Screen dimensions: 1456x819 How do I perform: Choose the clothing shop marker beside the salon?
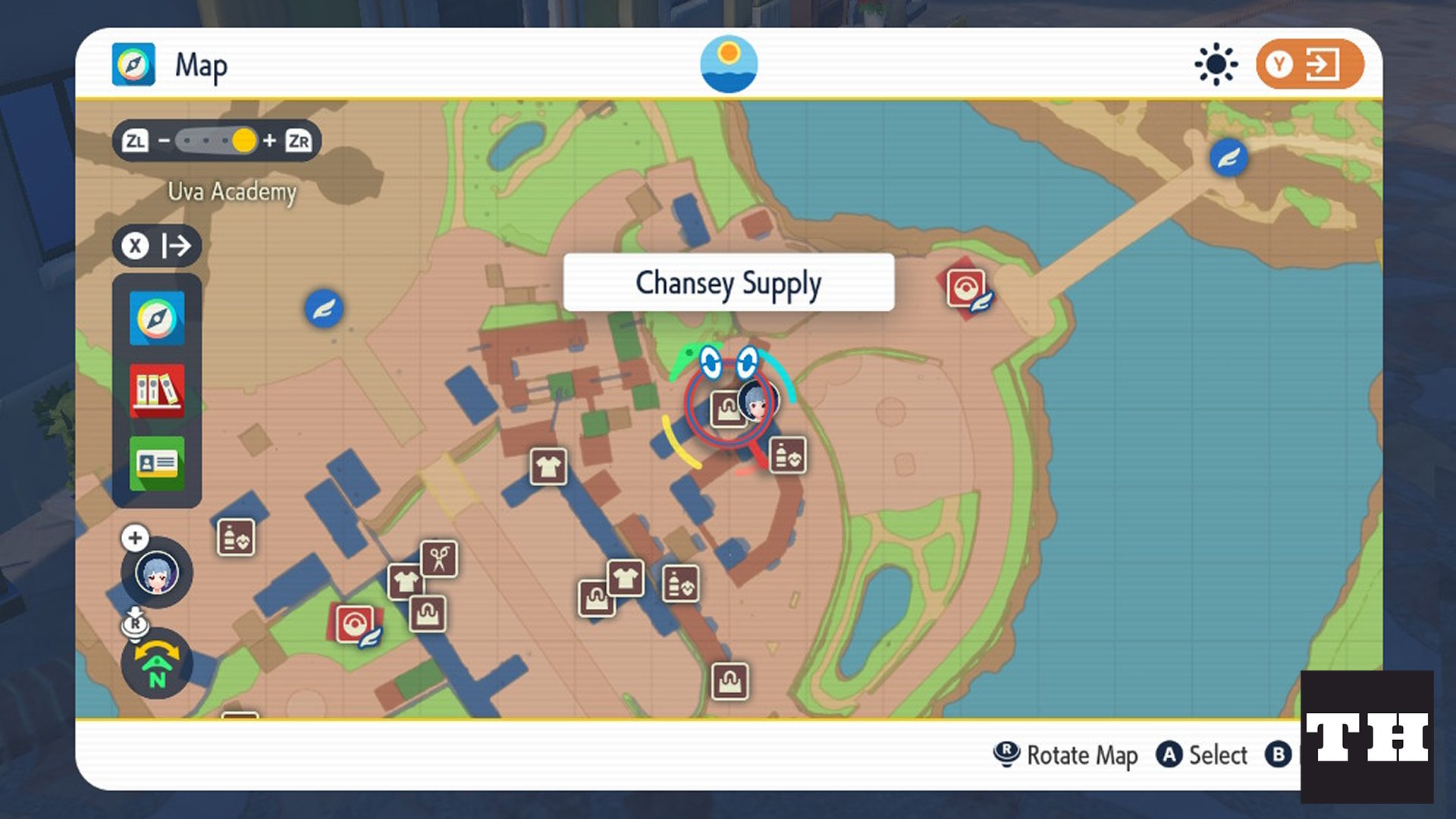tap(406, 582)
